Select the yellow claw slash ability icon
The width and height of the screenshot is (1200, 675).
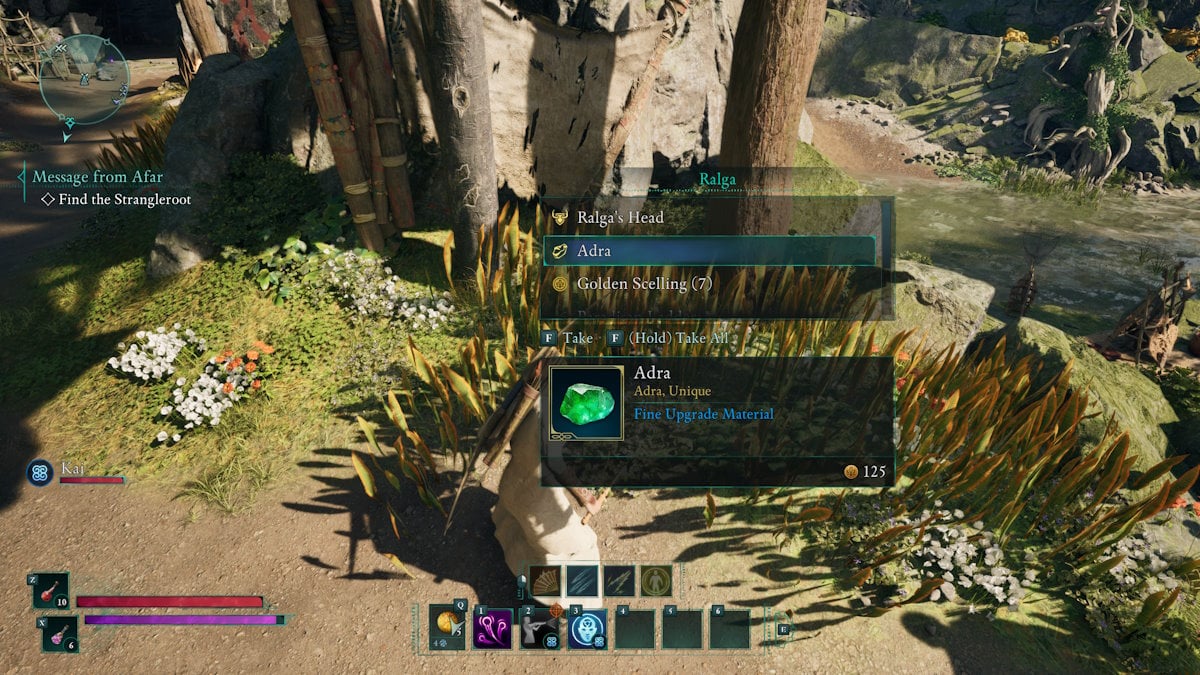tap(619, 580)
